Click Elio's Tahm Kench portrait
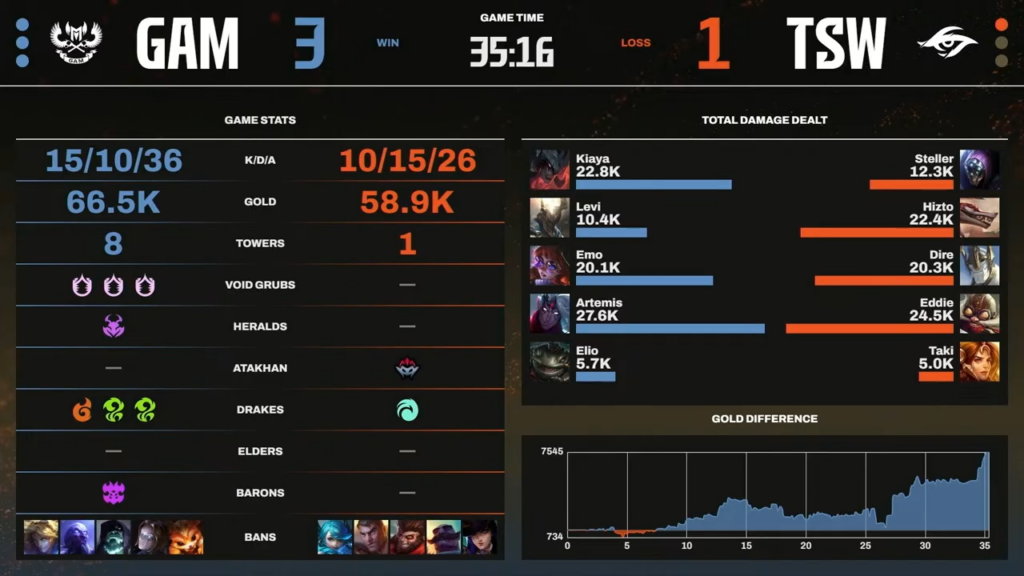 click(x=549, y=362)
